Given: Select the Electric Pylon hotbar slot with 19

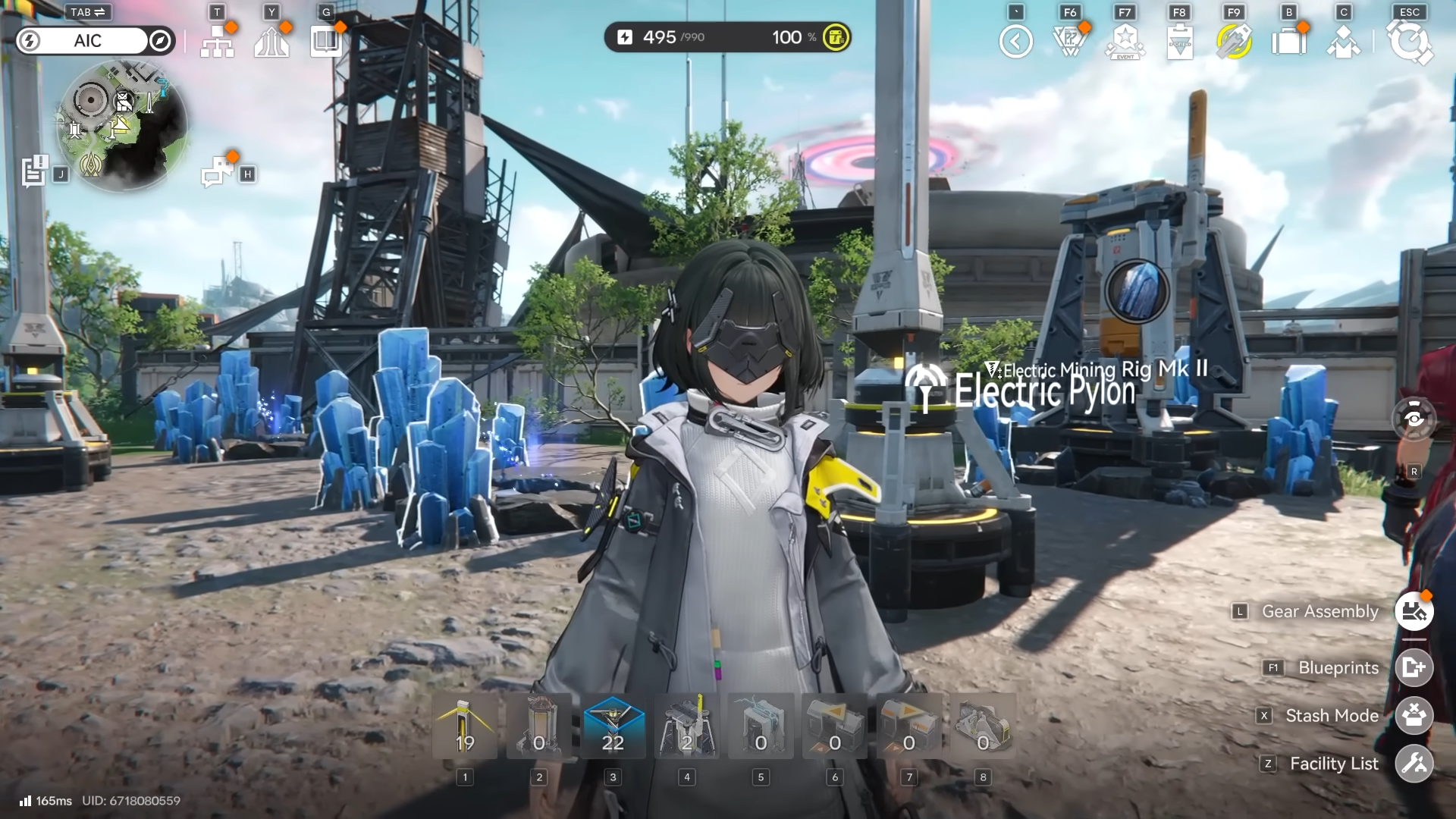Looking at the screenshot, I should click(465, 726).
